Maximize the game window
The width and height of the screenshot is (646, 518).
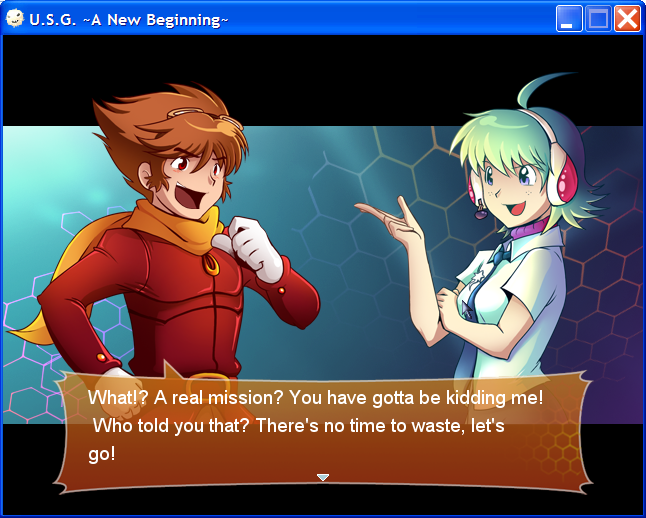pyautogui.click(x=598, y=19)
